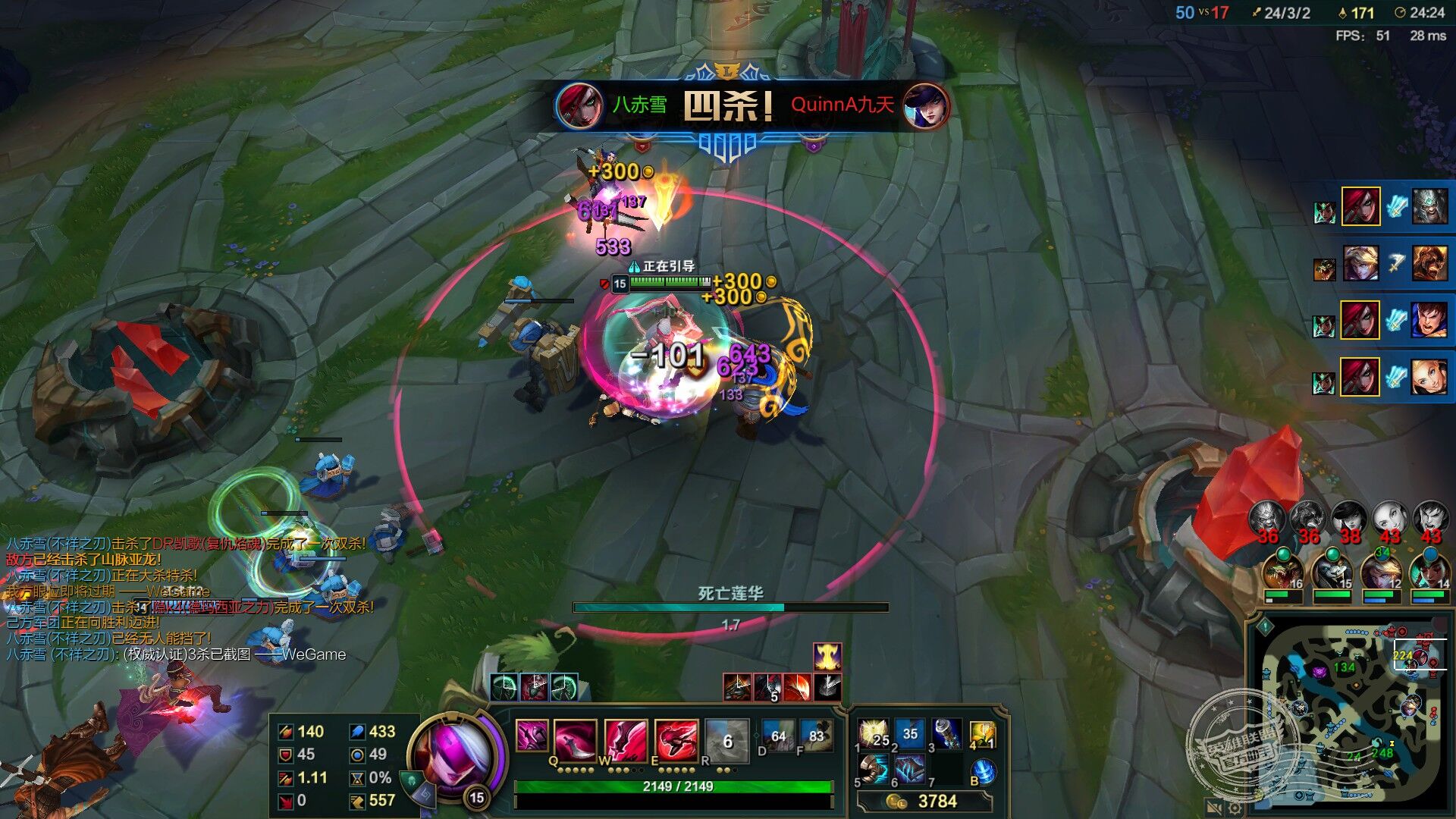Activate the blue Recall button

pyautogui.click(x=984, y=772)
